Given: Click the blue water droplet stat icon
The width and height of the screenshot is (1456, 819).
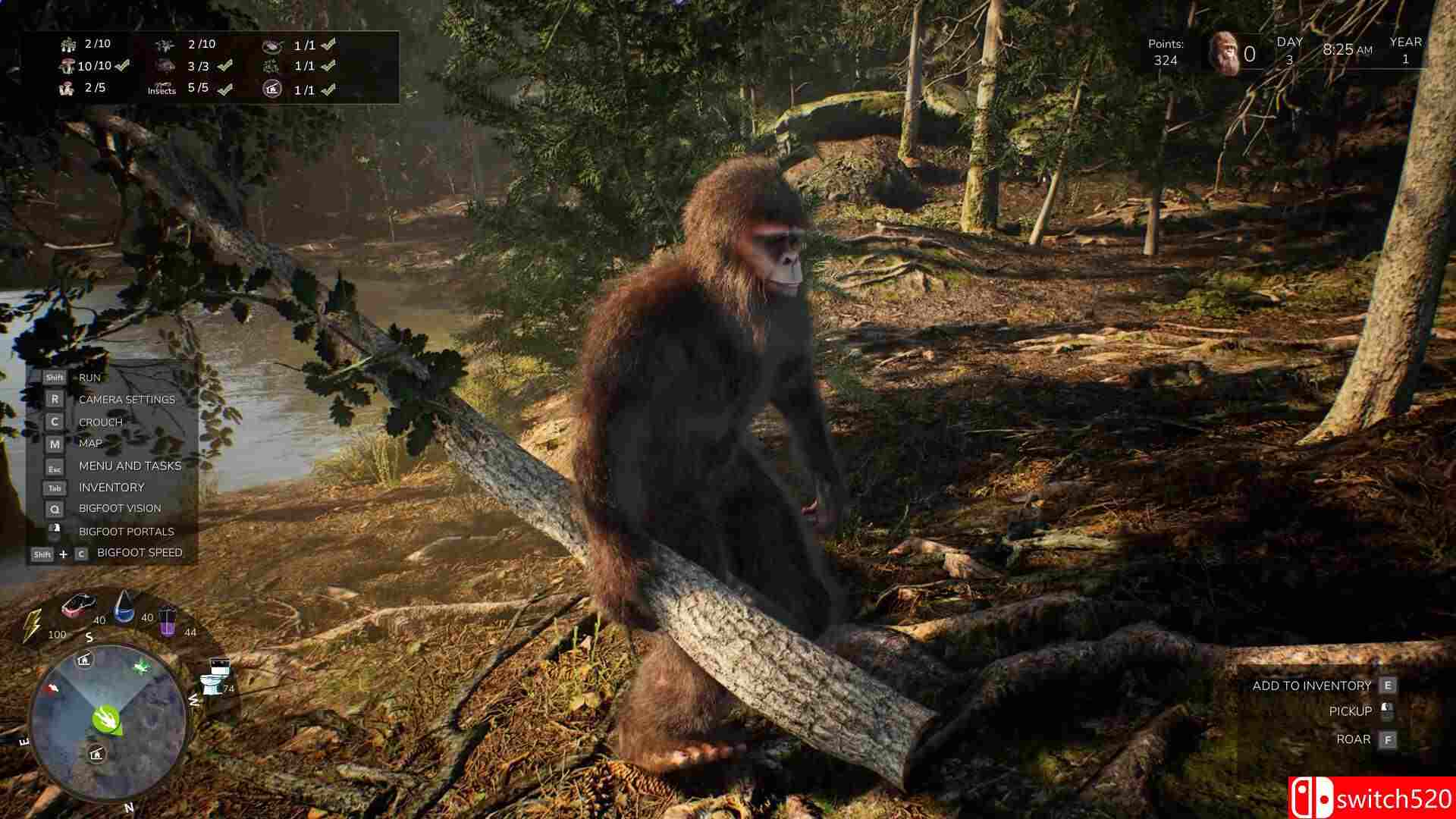Looking at the screenshot, I should tap(123, 609).
